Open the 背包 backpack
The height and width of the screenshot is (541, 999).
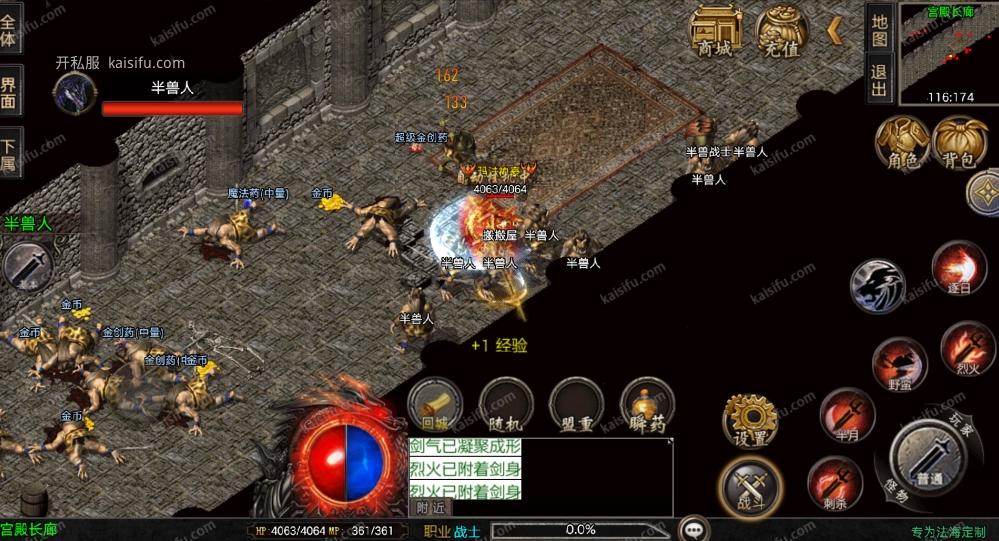pos(958,142)
